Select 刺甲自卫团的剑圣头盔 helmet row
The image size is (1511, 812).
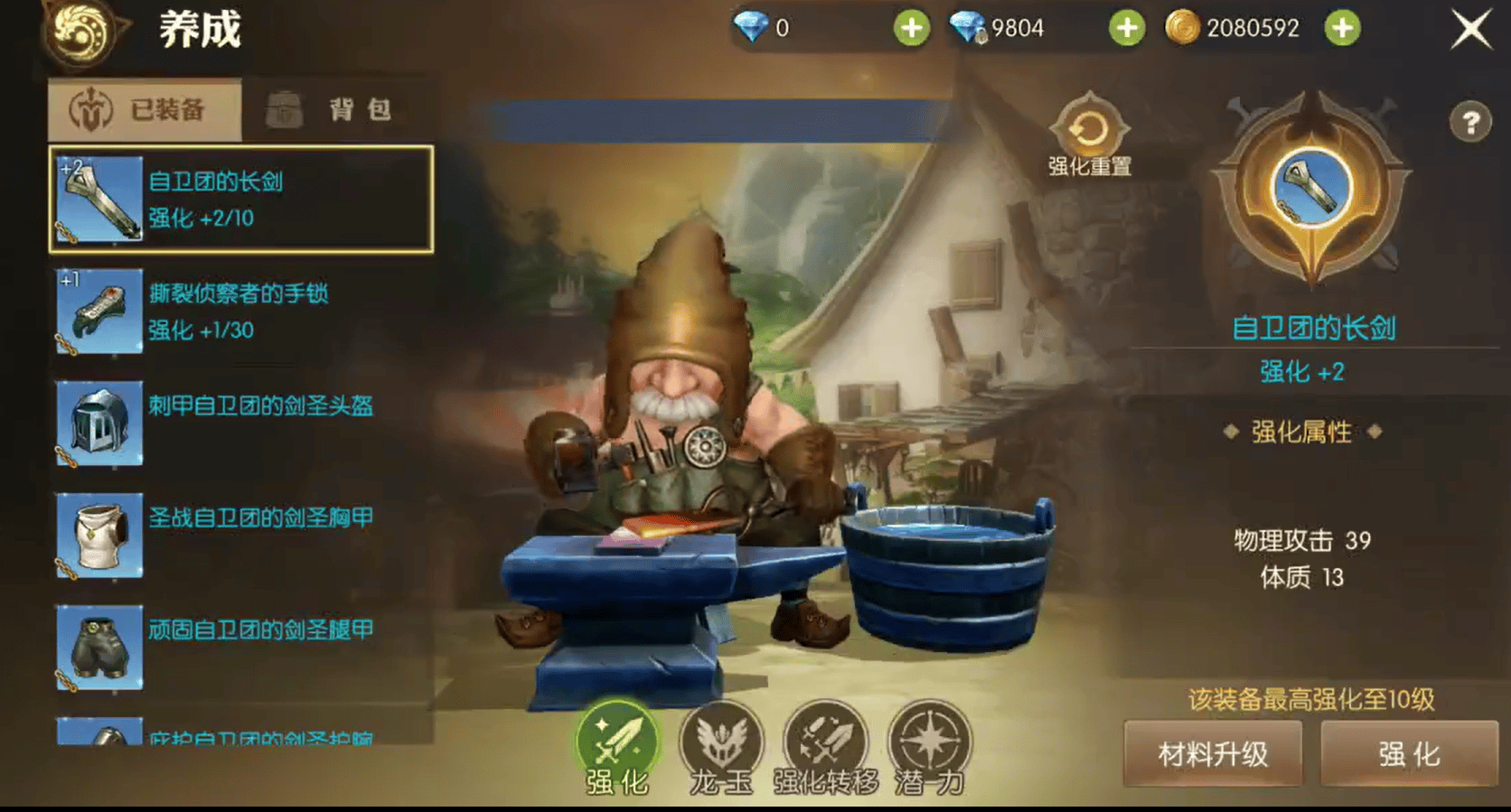coord(241,423)
